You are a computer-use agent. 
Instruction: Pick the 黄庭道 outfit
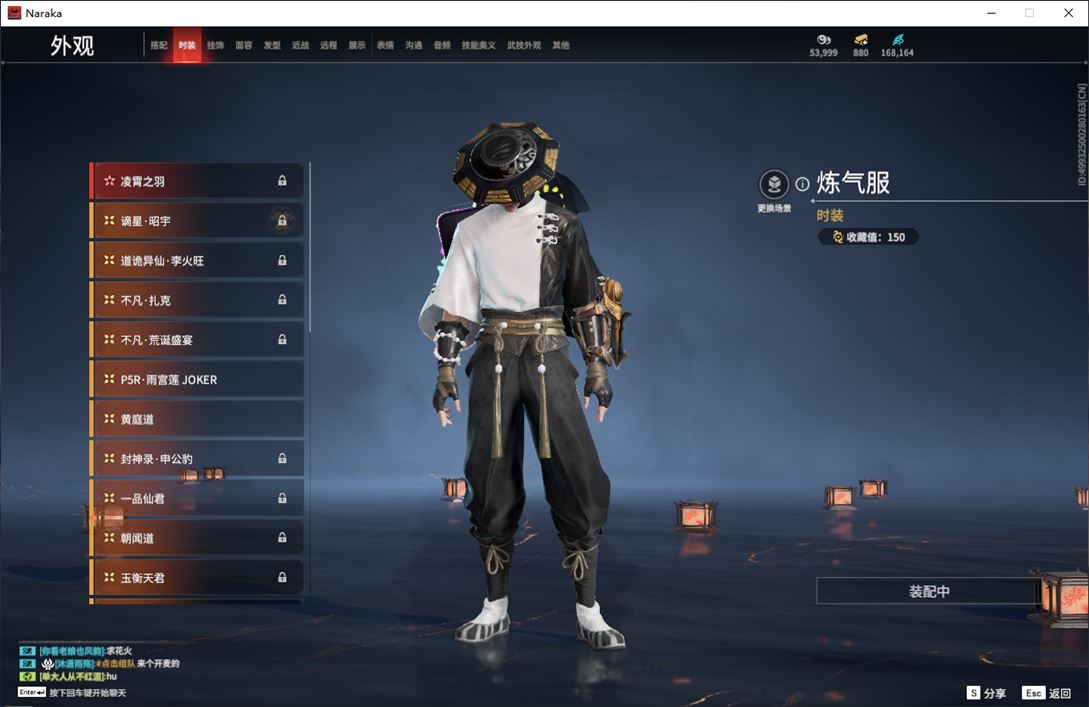point(197,419)
